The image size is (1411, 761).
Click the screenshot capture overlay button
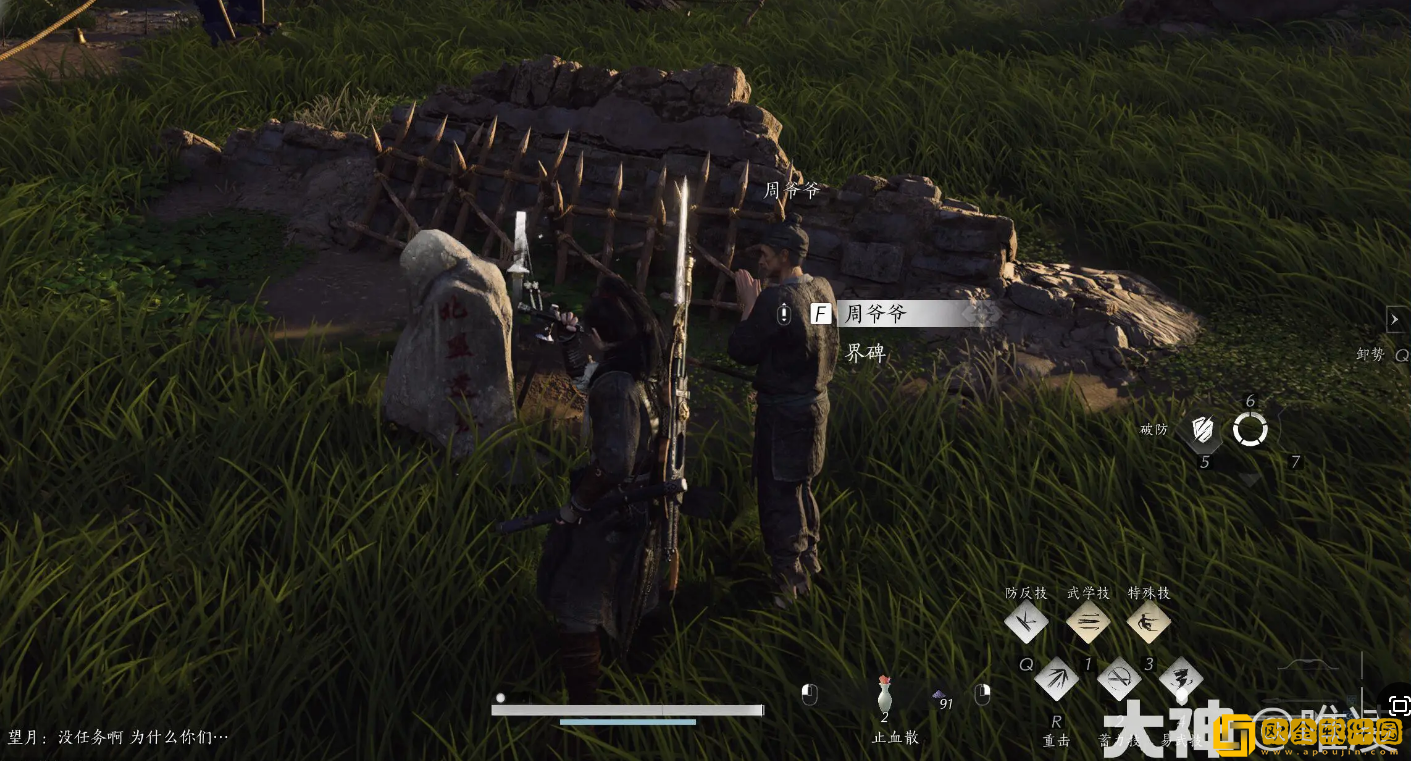point(1398,705)
